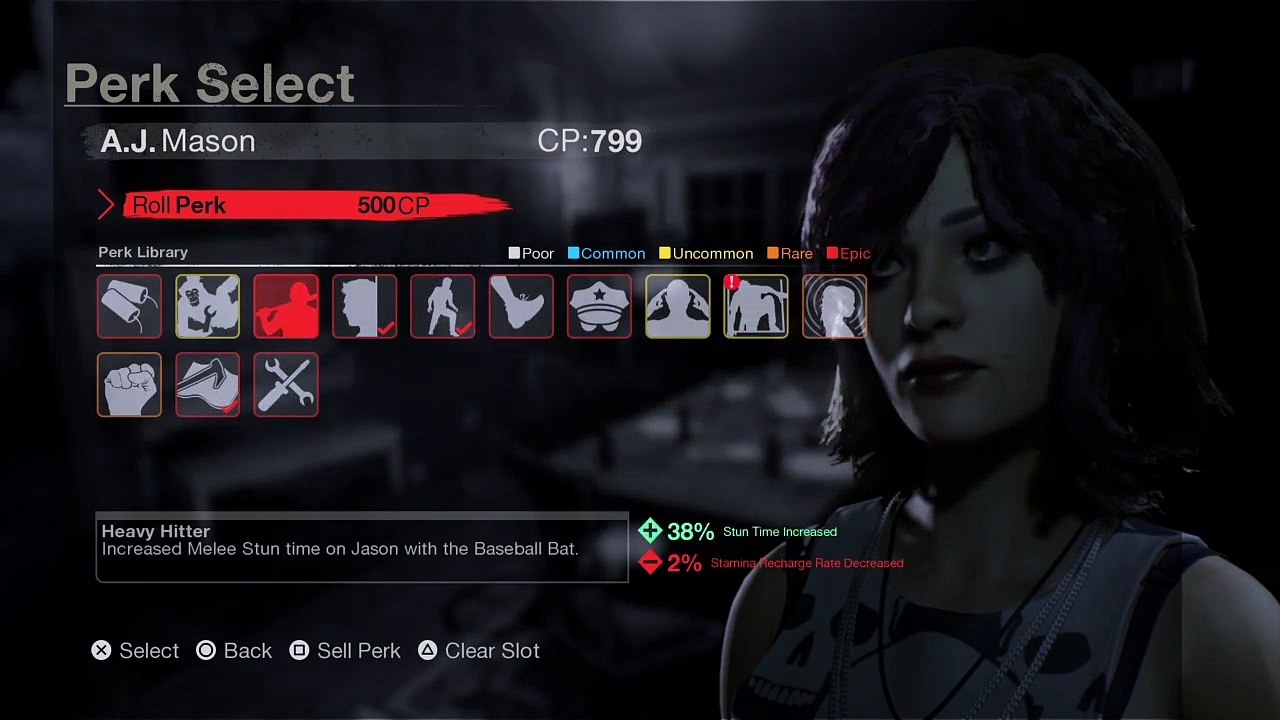This screenshot has height=720, width=1280.
Task: Pick the face-behind-door perk with checkmark
Action: (x=364, y=306)
